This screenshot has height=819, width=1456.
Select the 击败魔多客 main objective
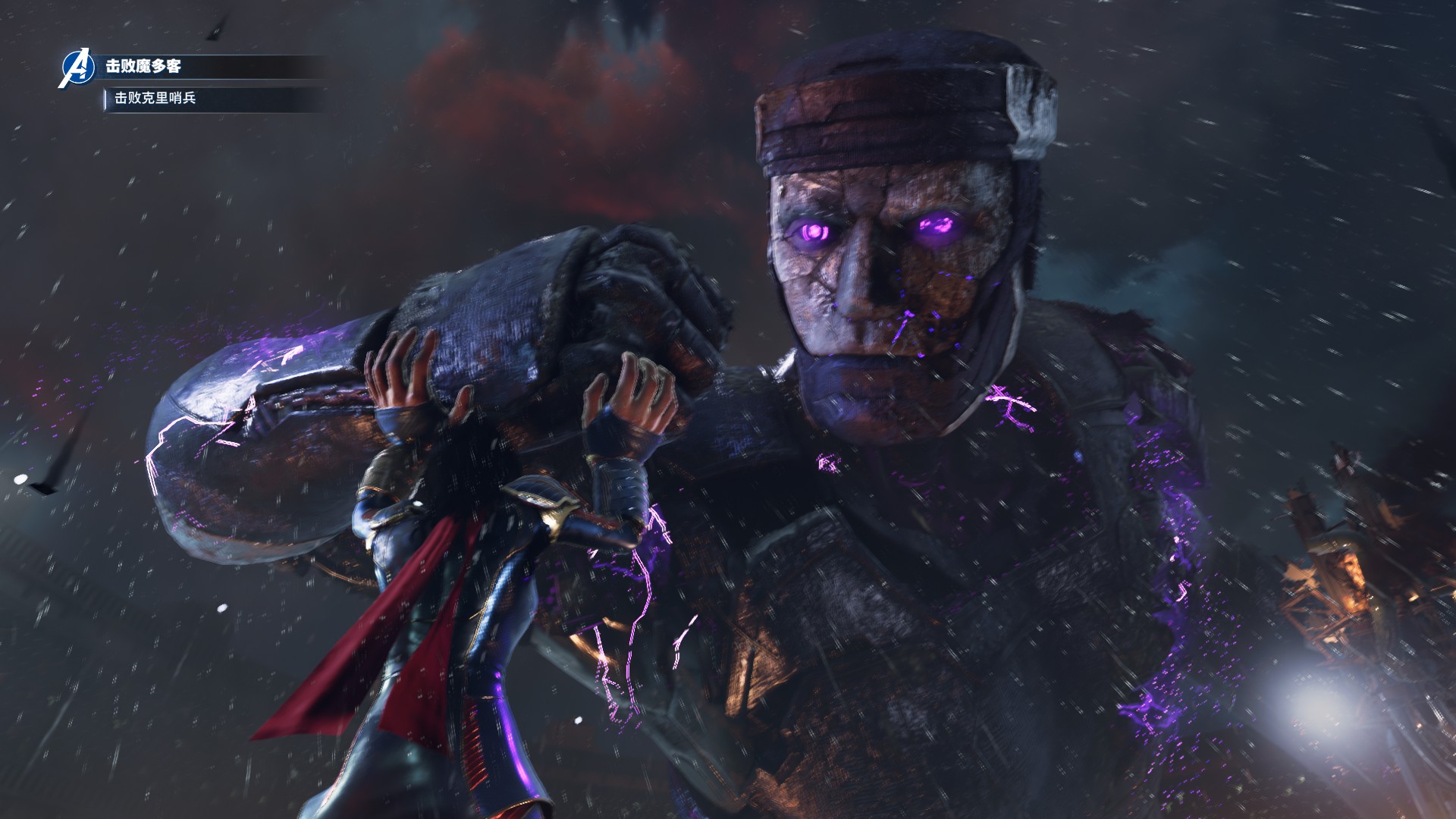click(143, 67)
